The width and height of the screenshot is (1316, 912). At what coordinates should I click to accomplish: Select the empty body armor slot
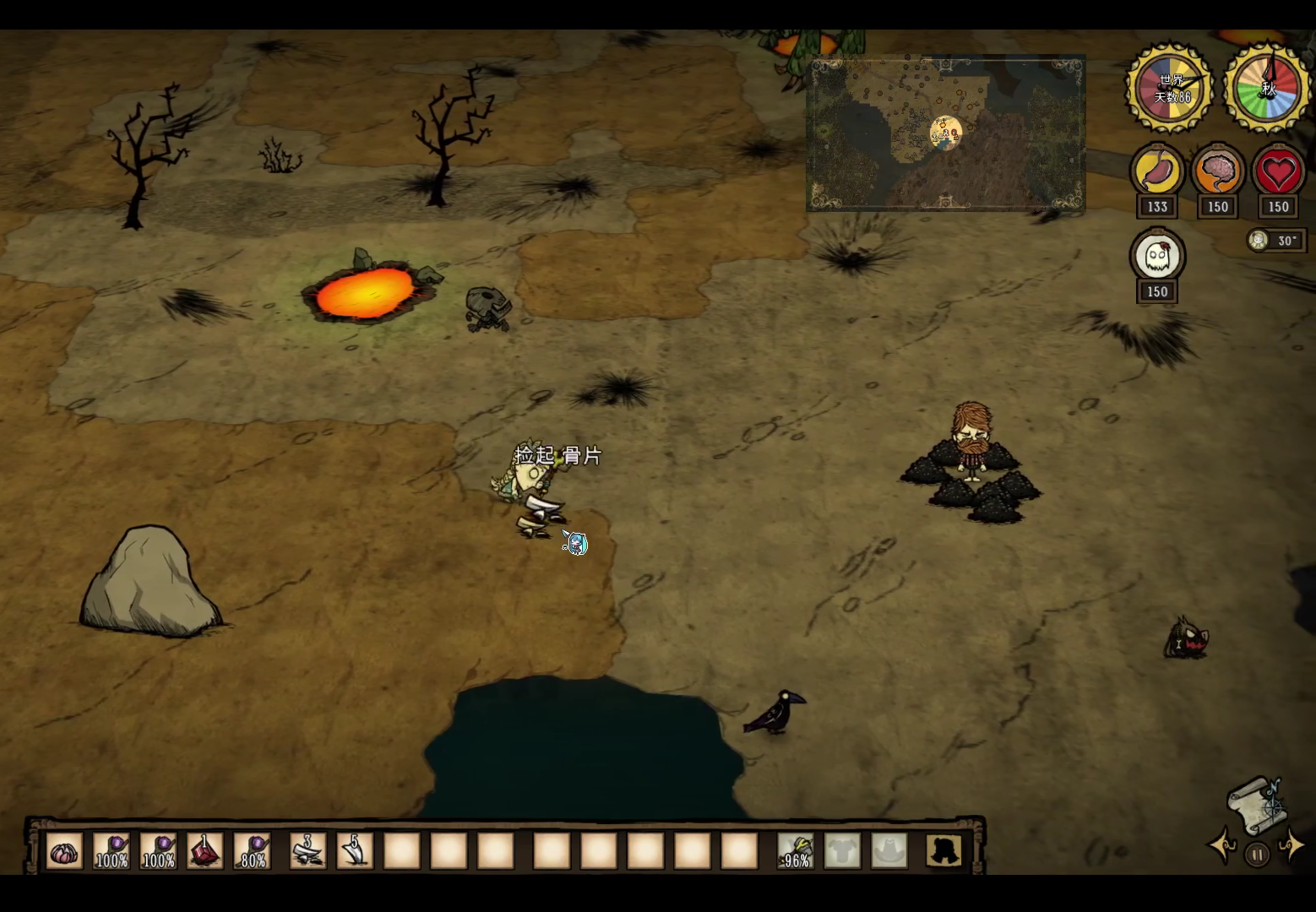tap(842, 851)
